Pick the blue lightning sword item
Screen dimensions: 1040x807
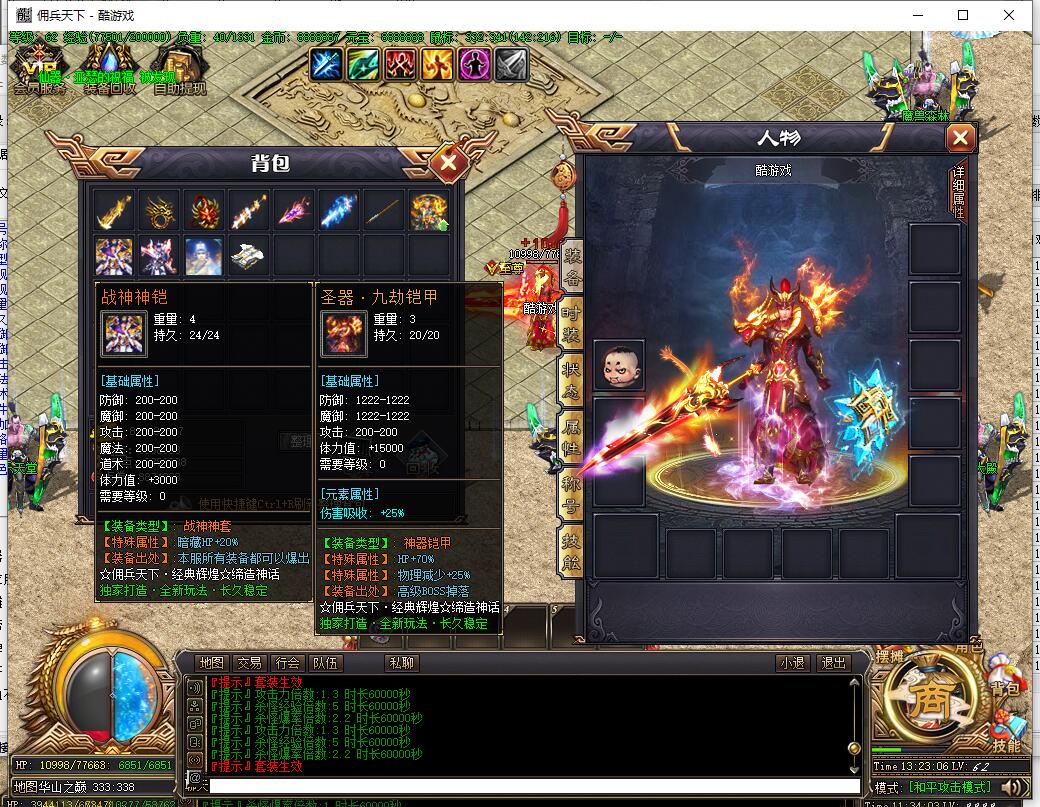338,211
